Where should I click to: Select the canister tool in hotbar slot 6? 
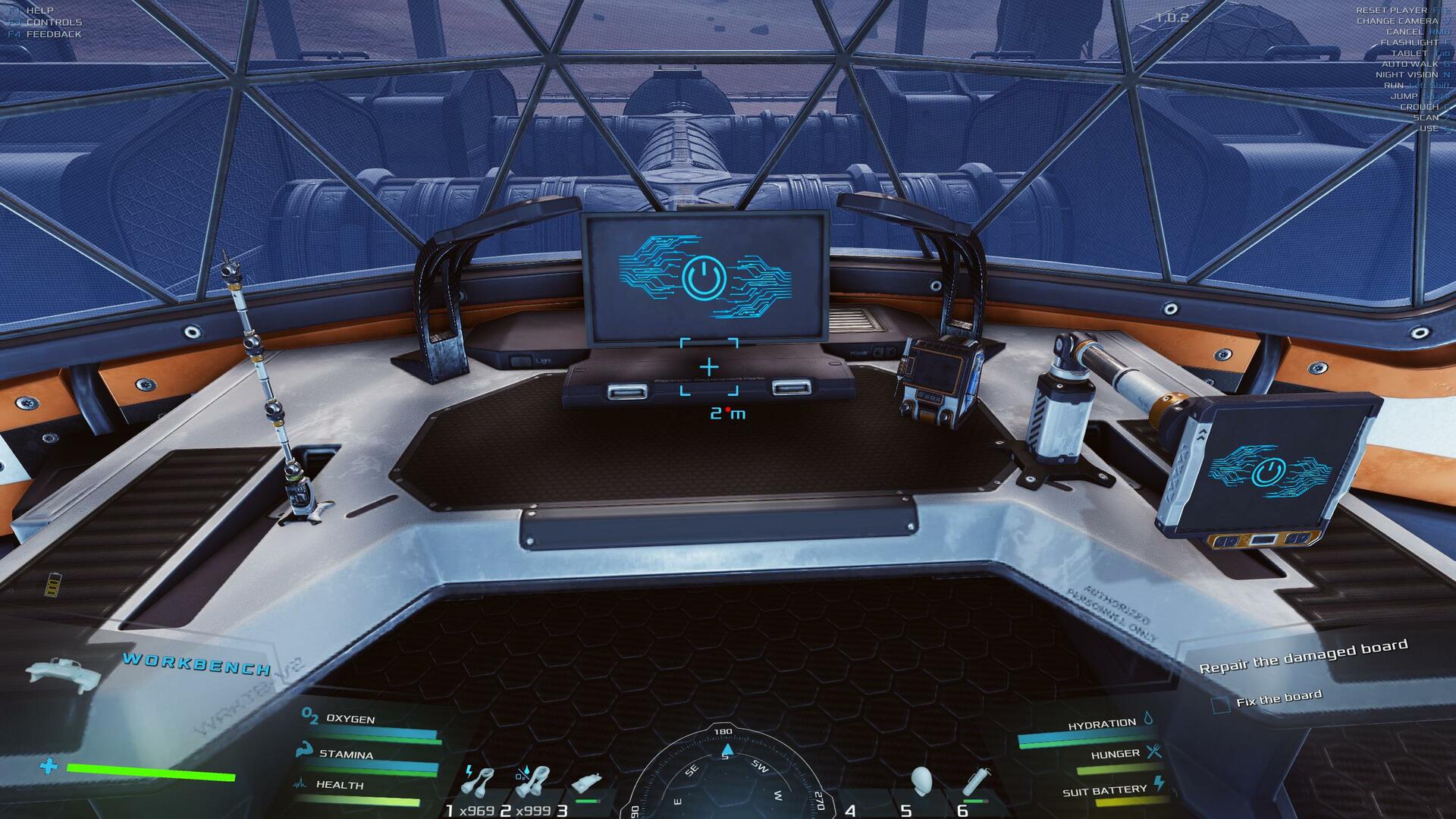tap(976, 781)
